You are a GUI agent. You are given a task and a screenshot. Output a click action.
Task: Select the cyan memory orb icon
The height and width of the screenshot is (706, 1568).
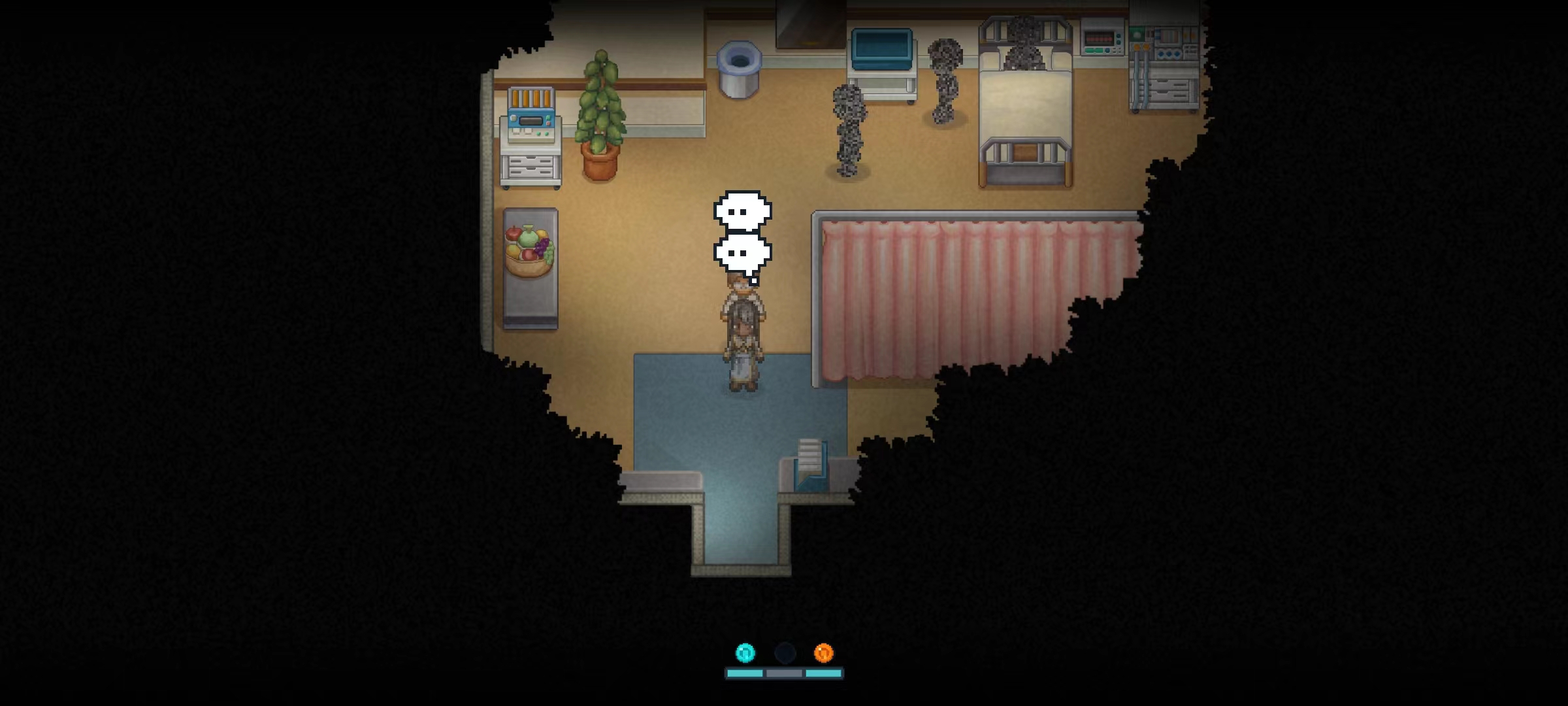[745, 652]
